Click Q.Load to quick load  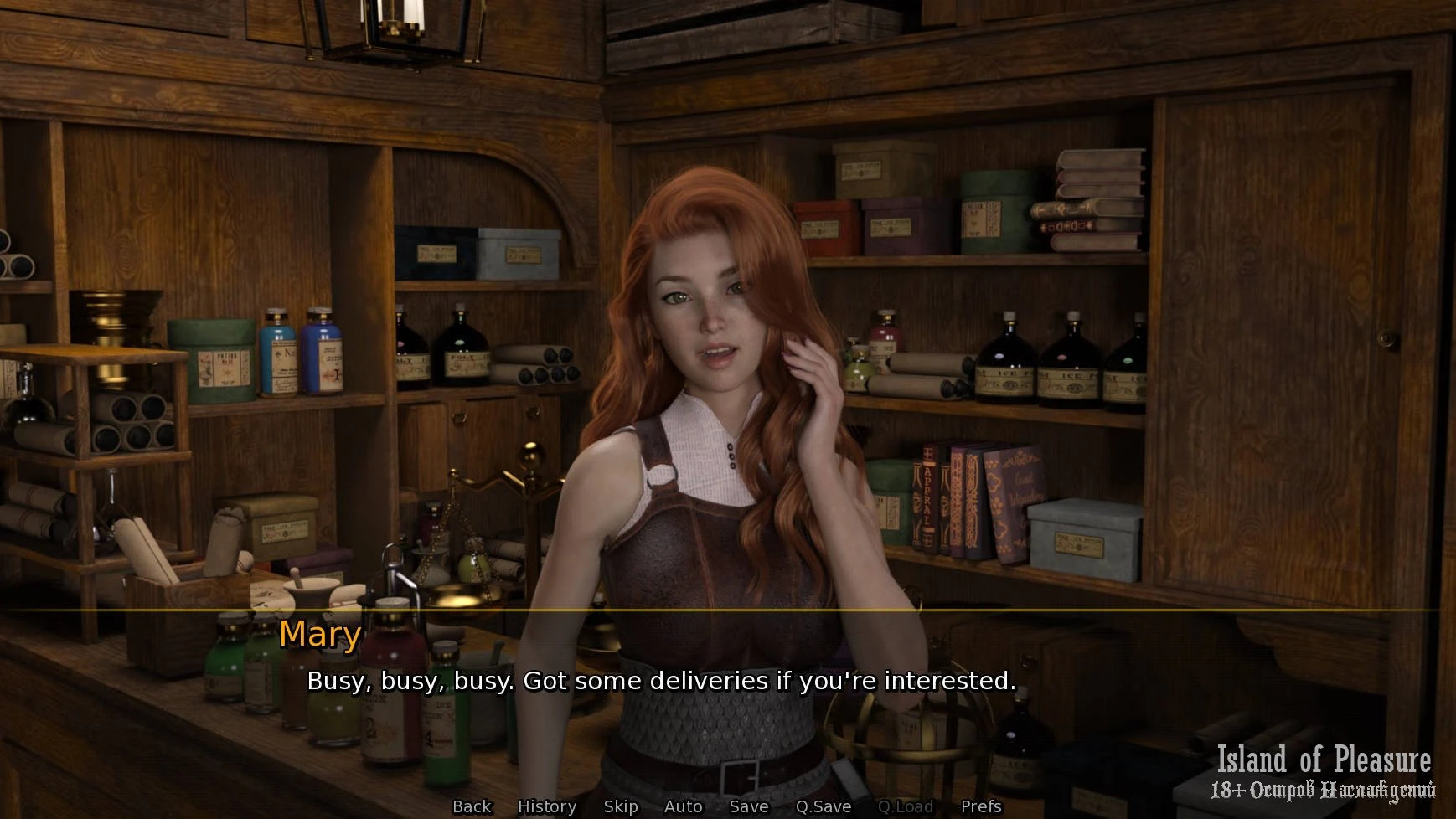coord(905,806)
